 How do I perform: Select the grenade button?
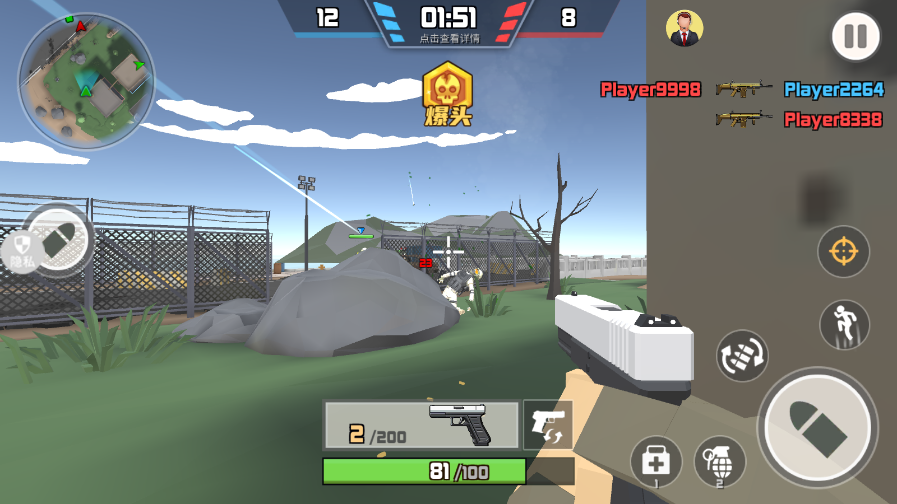point(720,462)
